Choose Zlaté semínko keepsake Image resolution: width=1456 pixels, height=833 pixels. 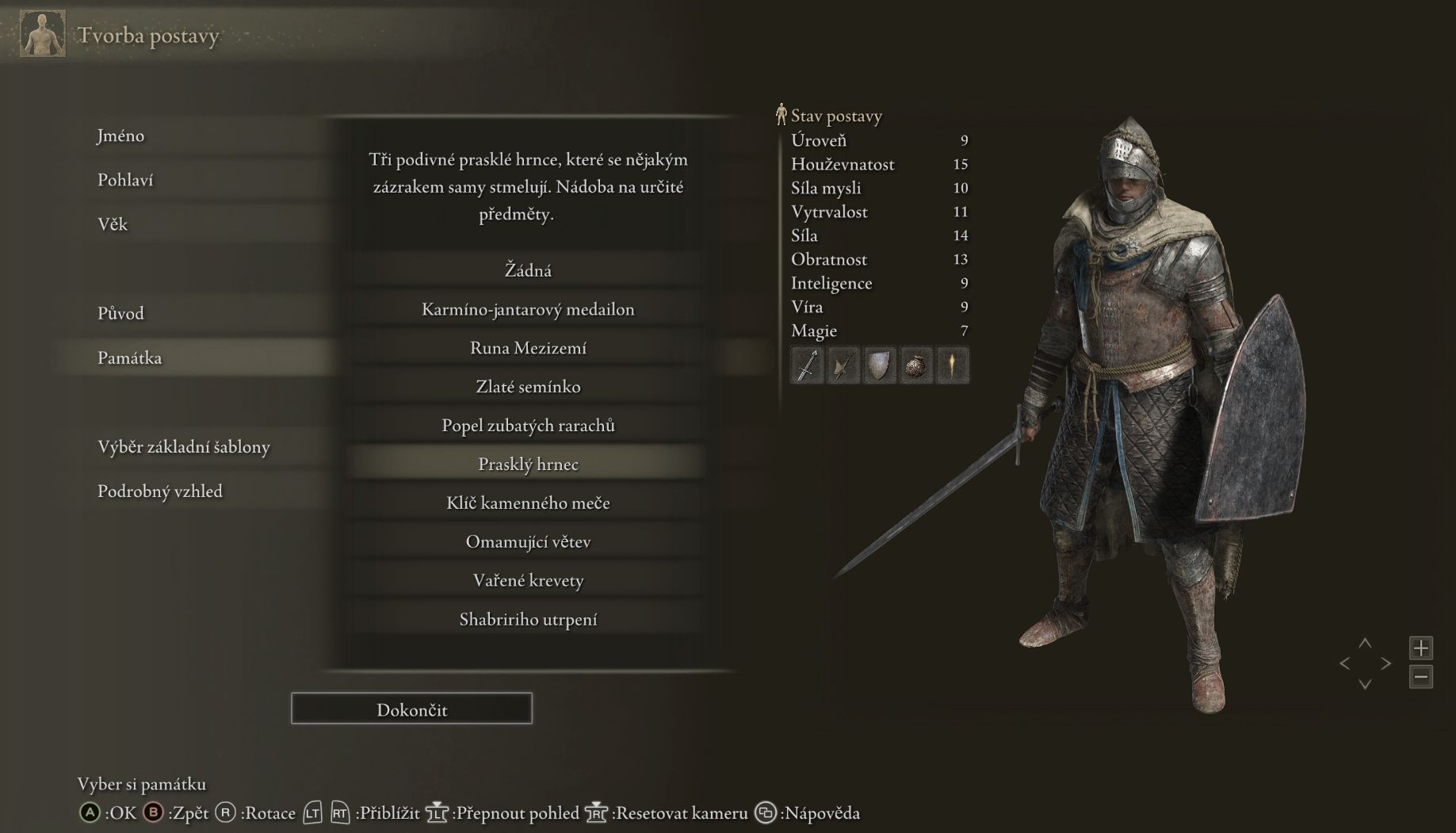point(528,387)
